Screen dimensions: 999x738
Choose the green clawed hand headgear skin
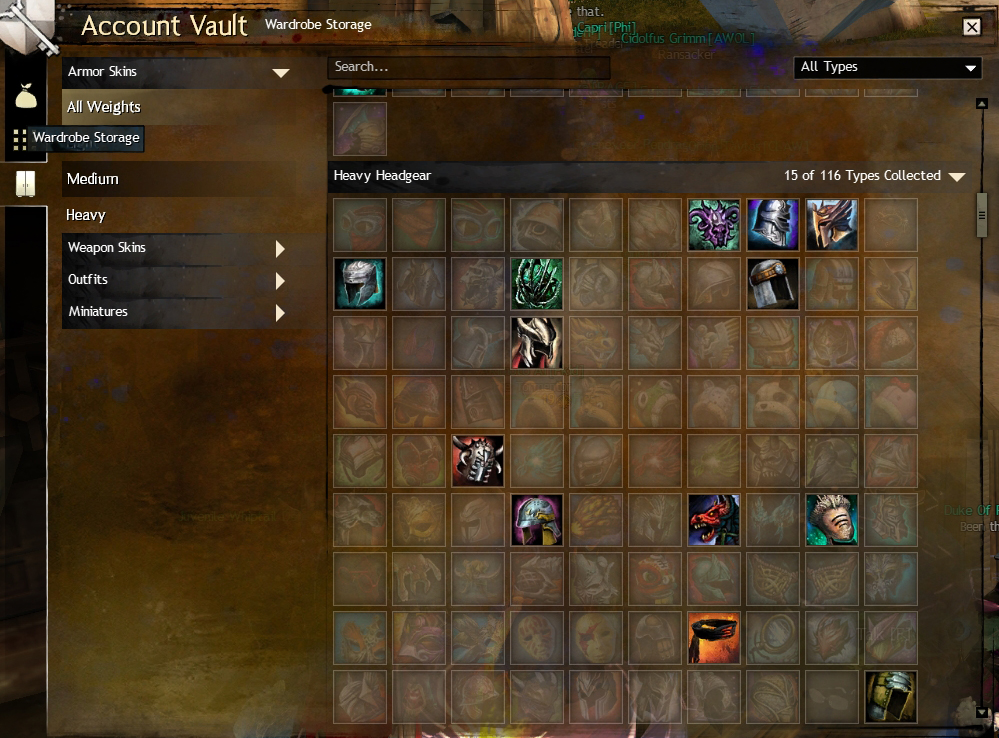point(537,283)
